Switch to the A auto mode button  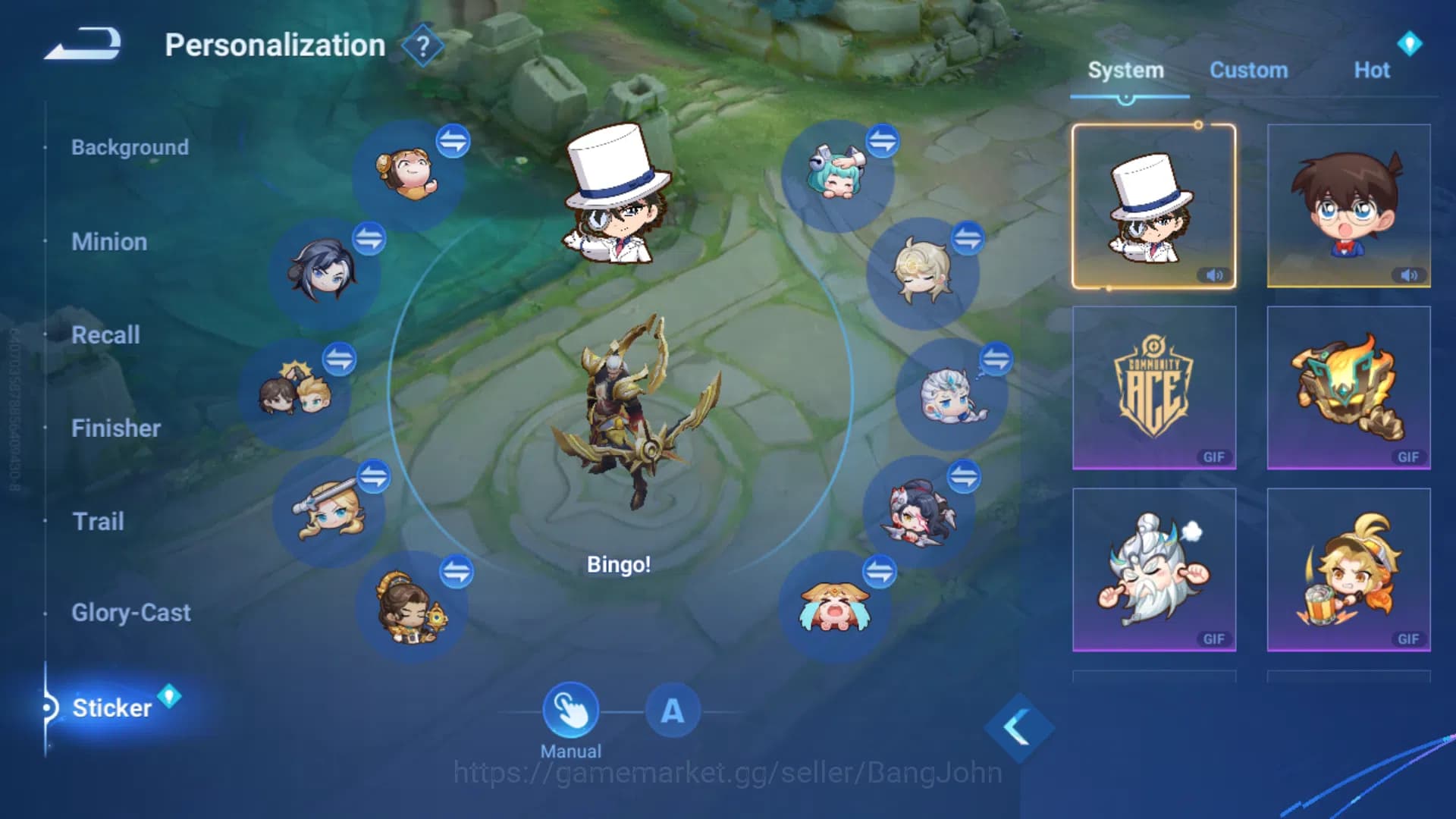point(672,711)
